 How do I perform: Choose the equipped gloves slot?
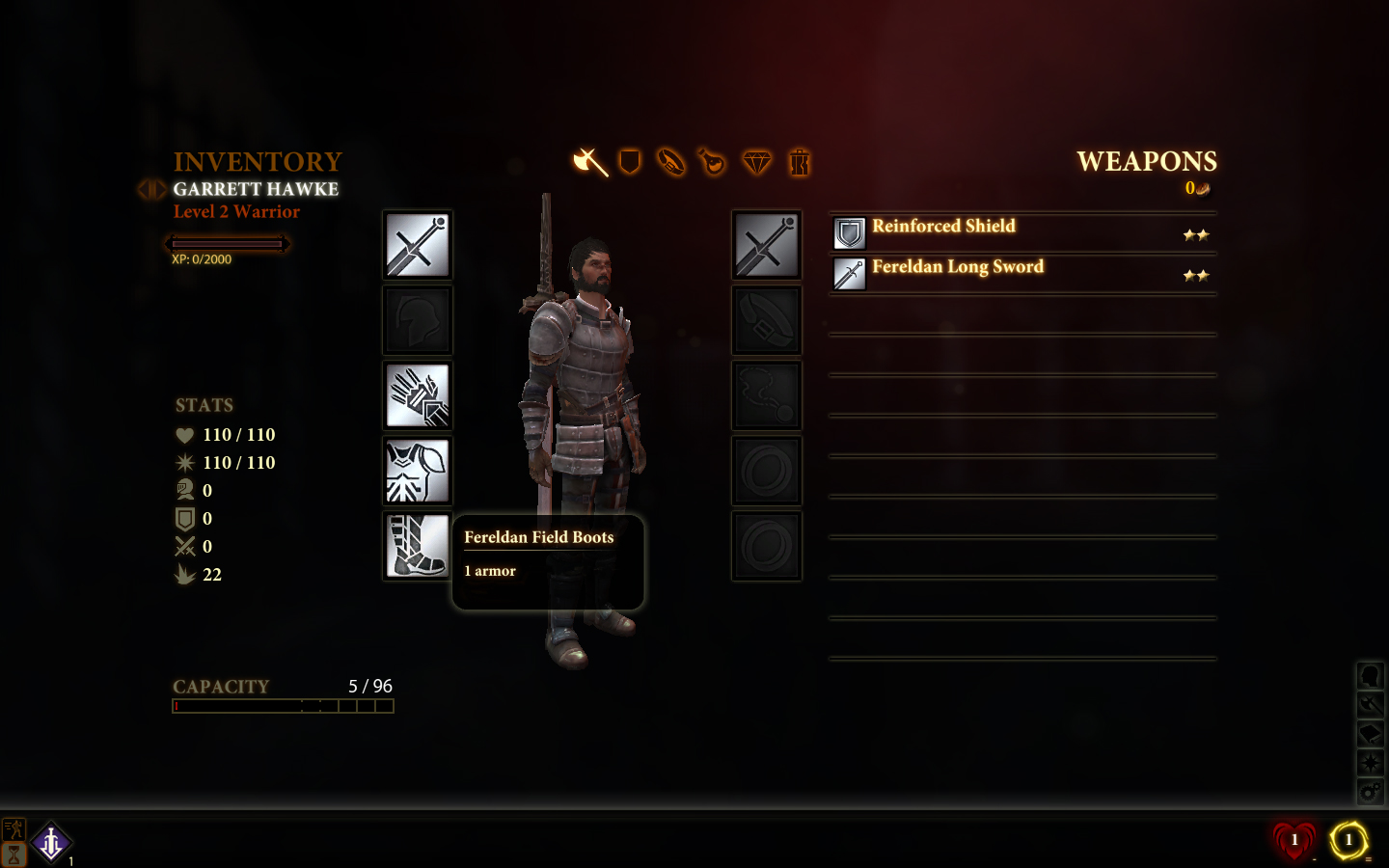[418, 395]
